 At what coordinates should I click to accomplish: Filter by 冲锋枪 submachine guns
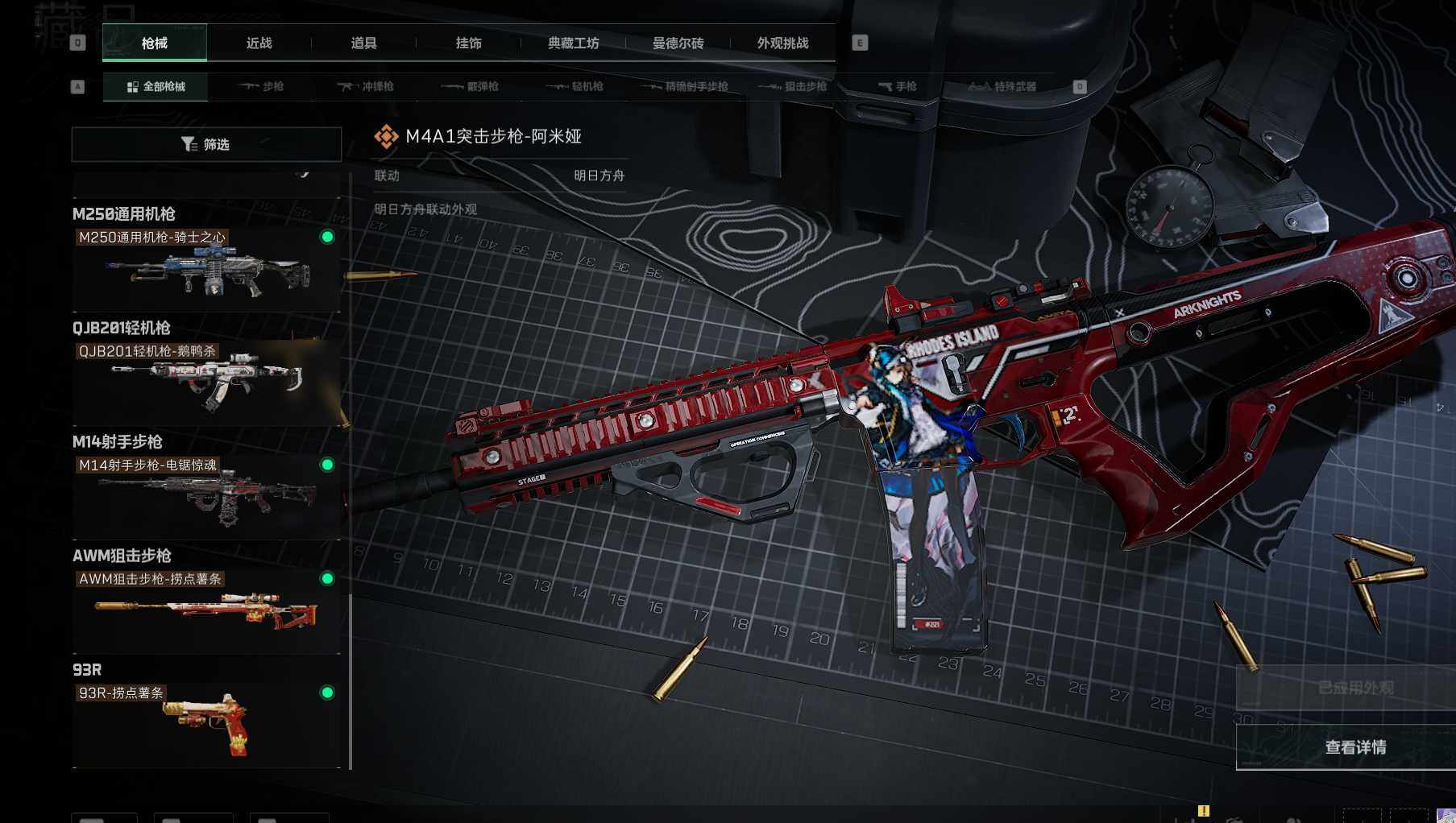click(365, 86)
